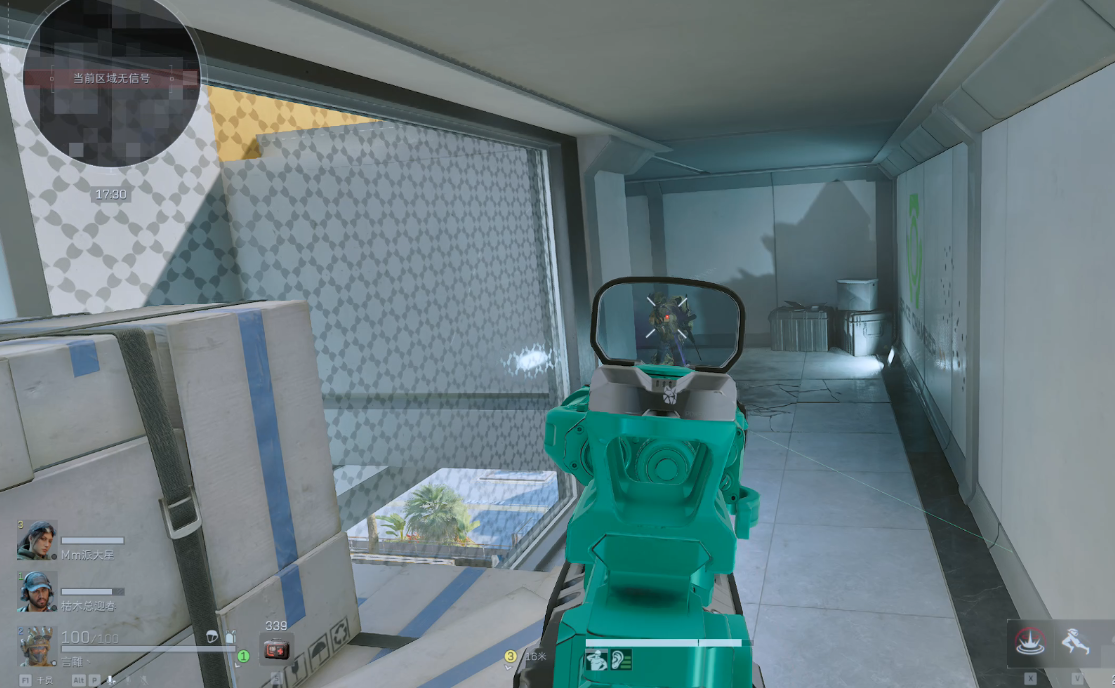Toggle the microphone voice icon
The width and height of the screenshot is (1115, 688).
pyautogui.click(x=111, y=679)
